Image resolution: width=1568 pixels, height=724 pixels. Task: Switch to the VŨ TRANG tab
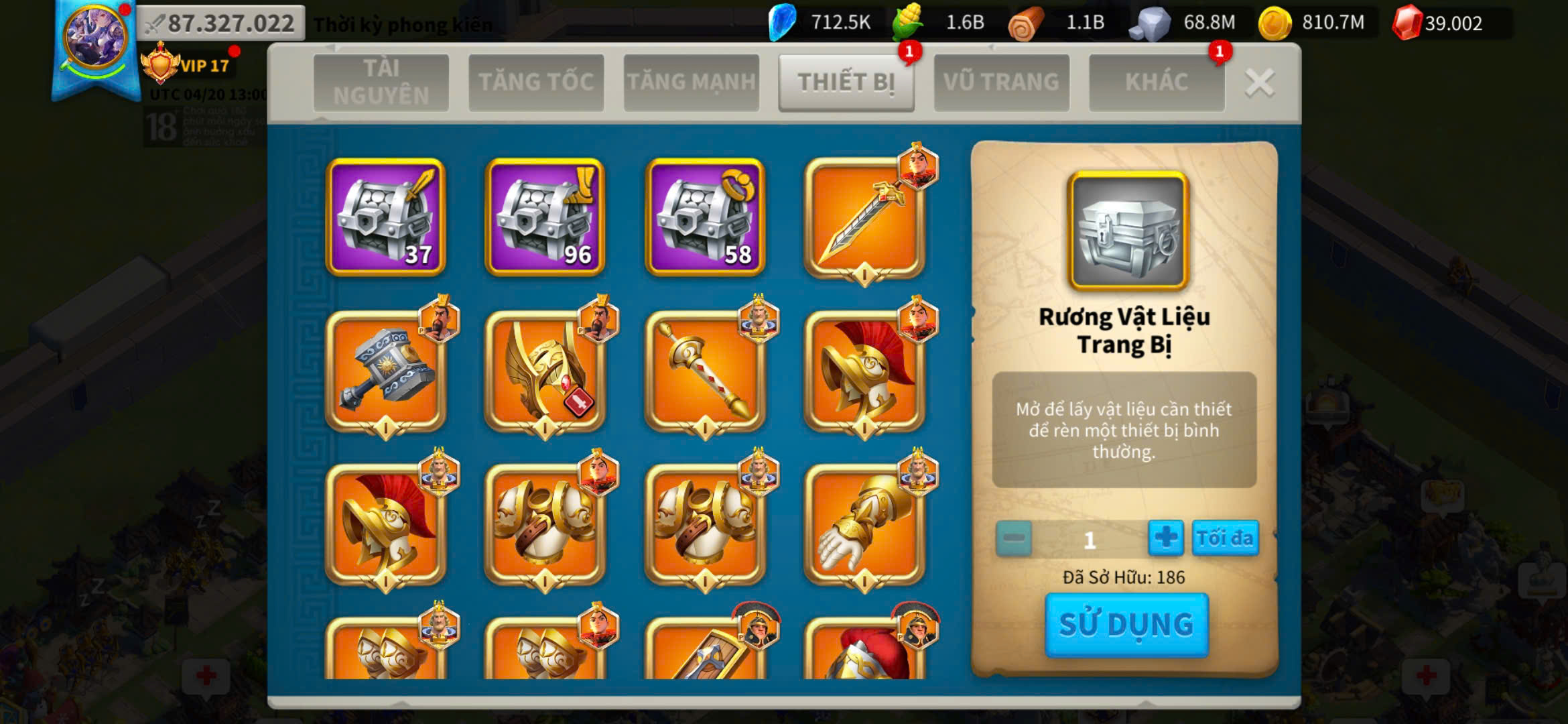click(1001, 82)
